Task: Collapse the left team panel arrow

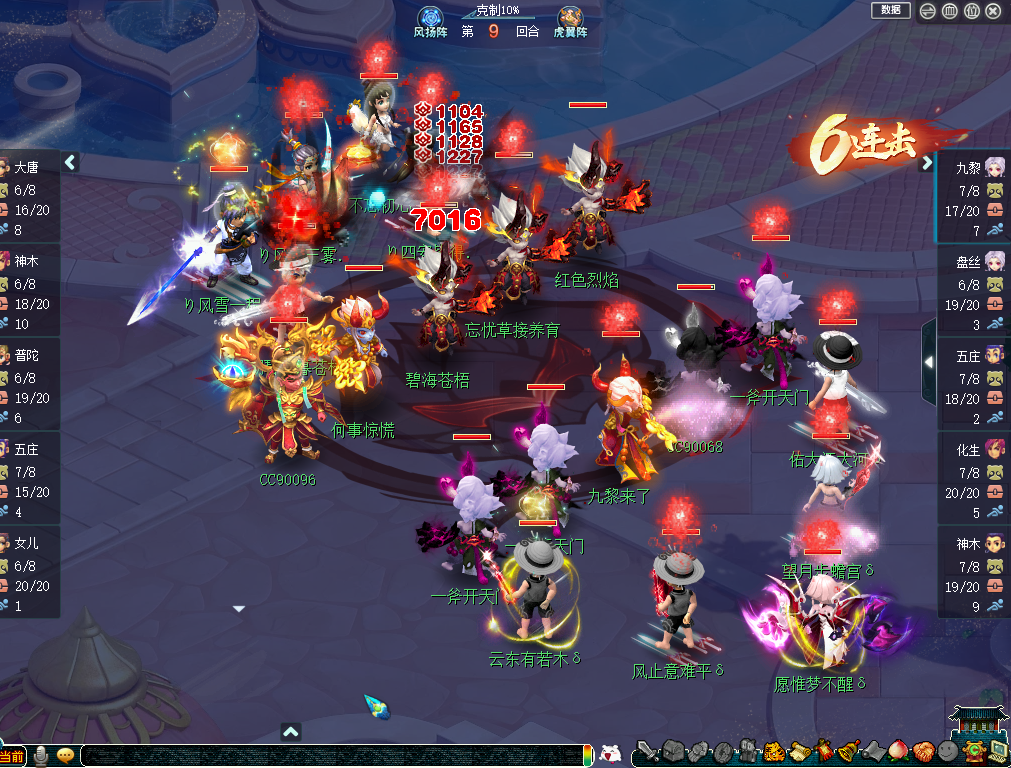Action: (x=71, y=162)
